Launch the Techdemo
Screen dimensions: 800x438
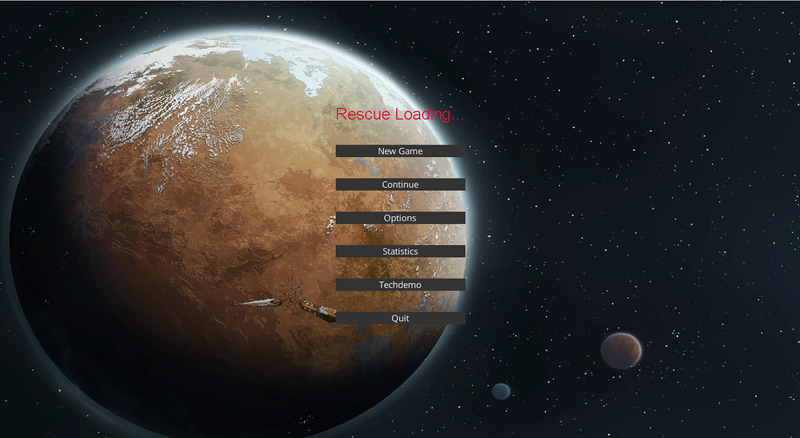tap(400, 285)
